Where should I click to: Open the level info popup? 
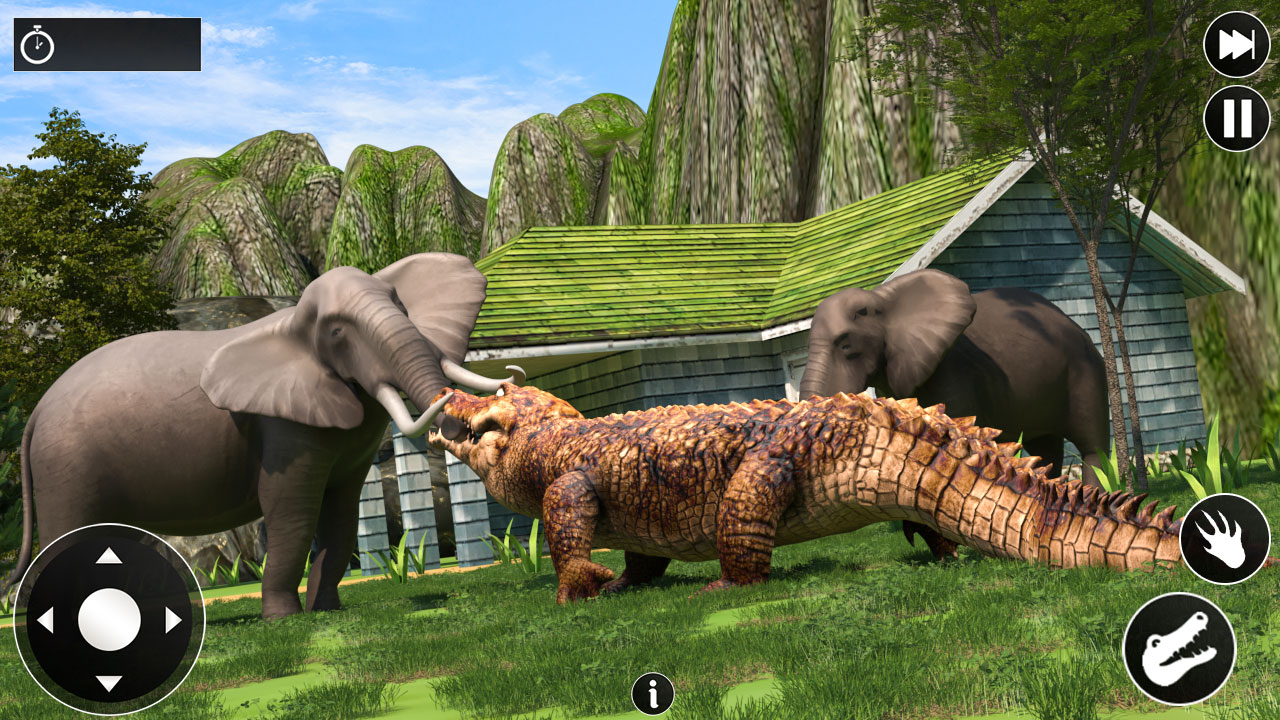[x=655, y=690]
